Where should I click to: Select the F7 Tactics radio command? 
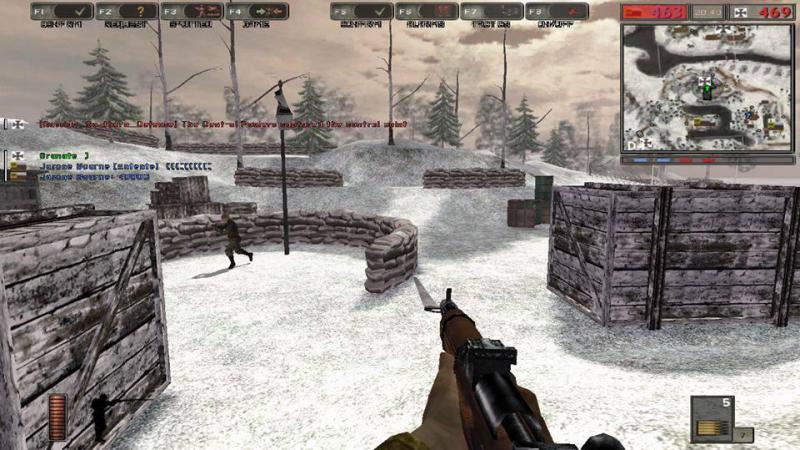tap(491, 11)
